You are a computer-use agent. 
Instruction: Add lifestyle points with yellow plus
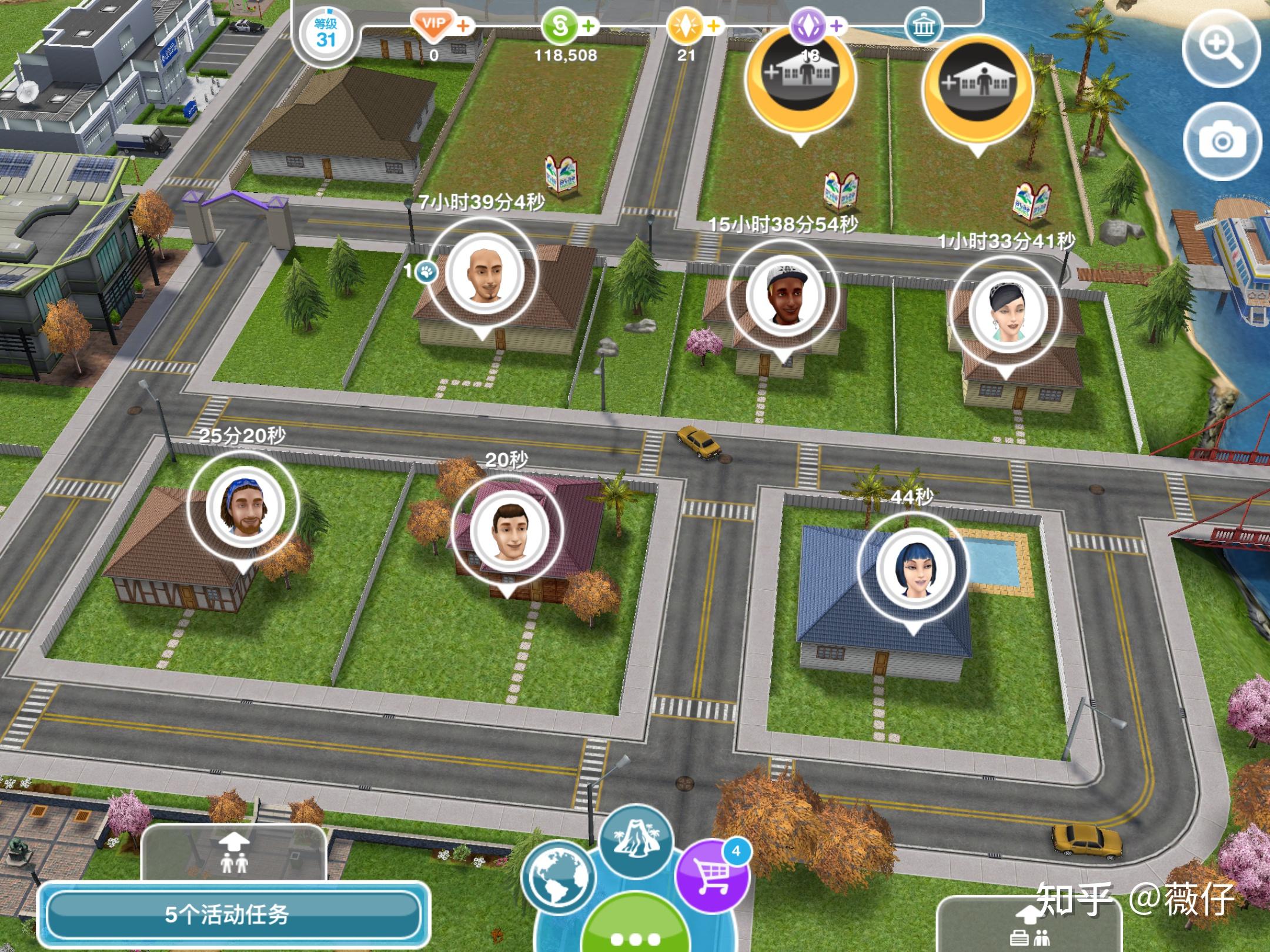[713, 26]
